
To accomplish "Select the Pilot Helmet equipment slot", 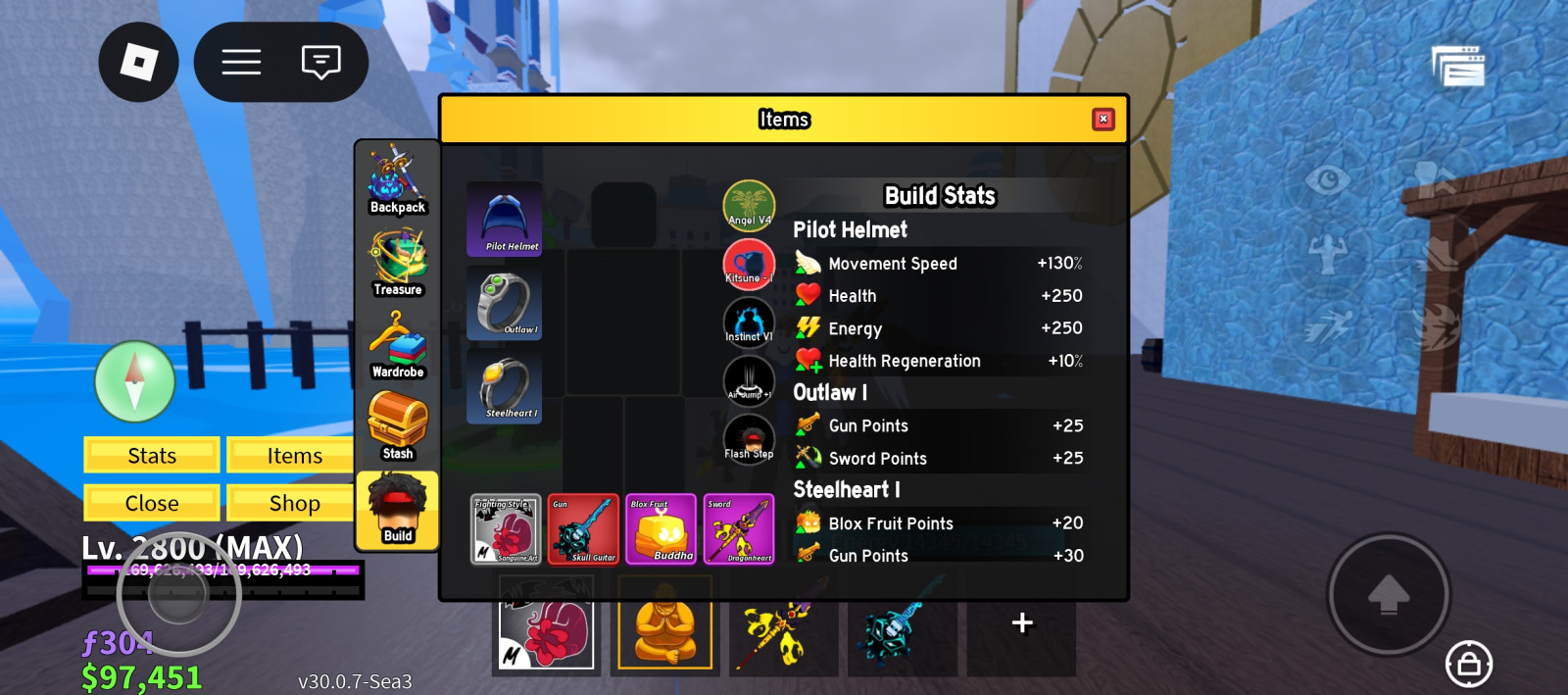I will [x=505, y=219].
